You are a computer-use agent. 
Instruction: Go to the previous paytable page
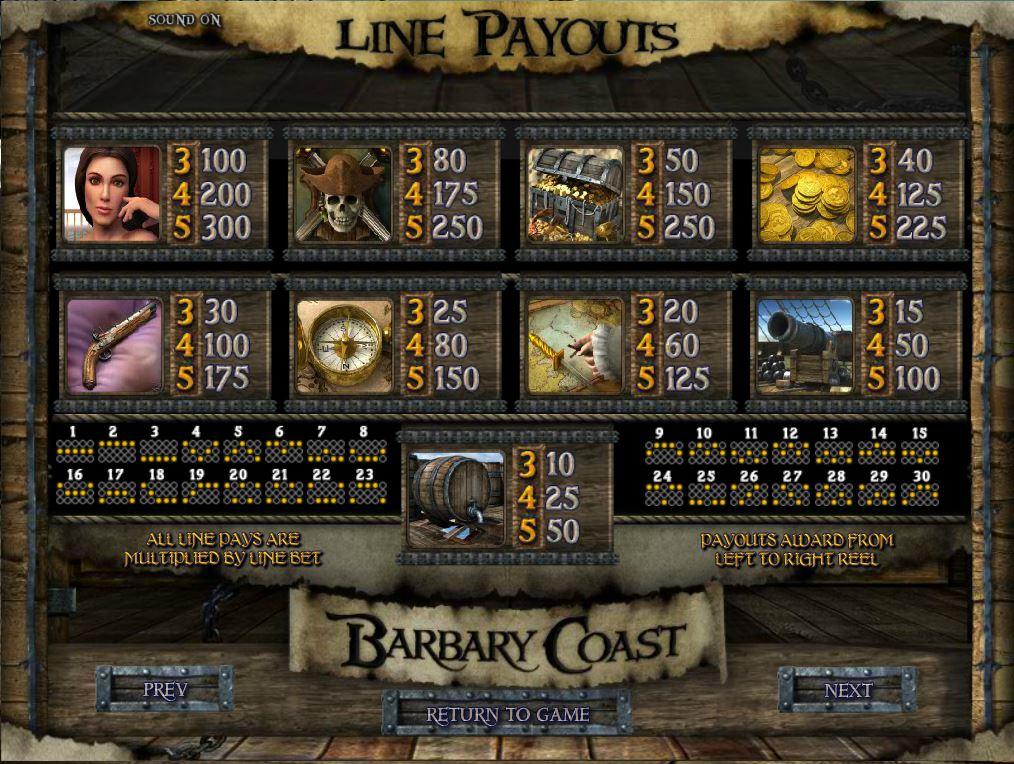click(165, 690)
